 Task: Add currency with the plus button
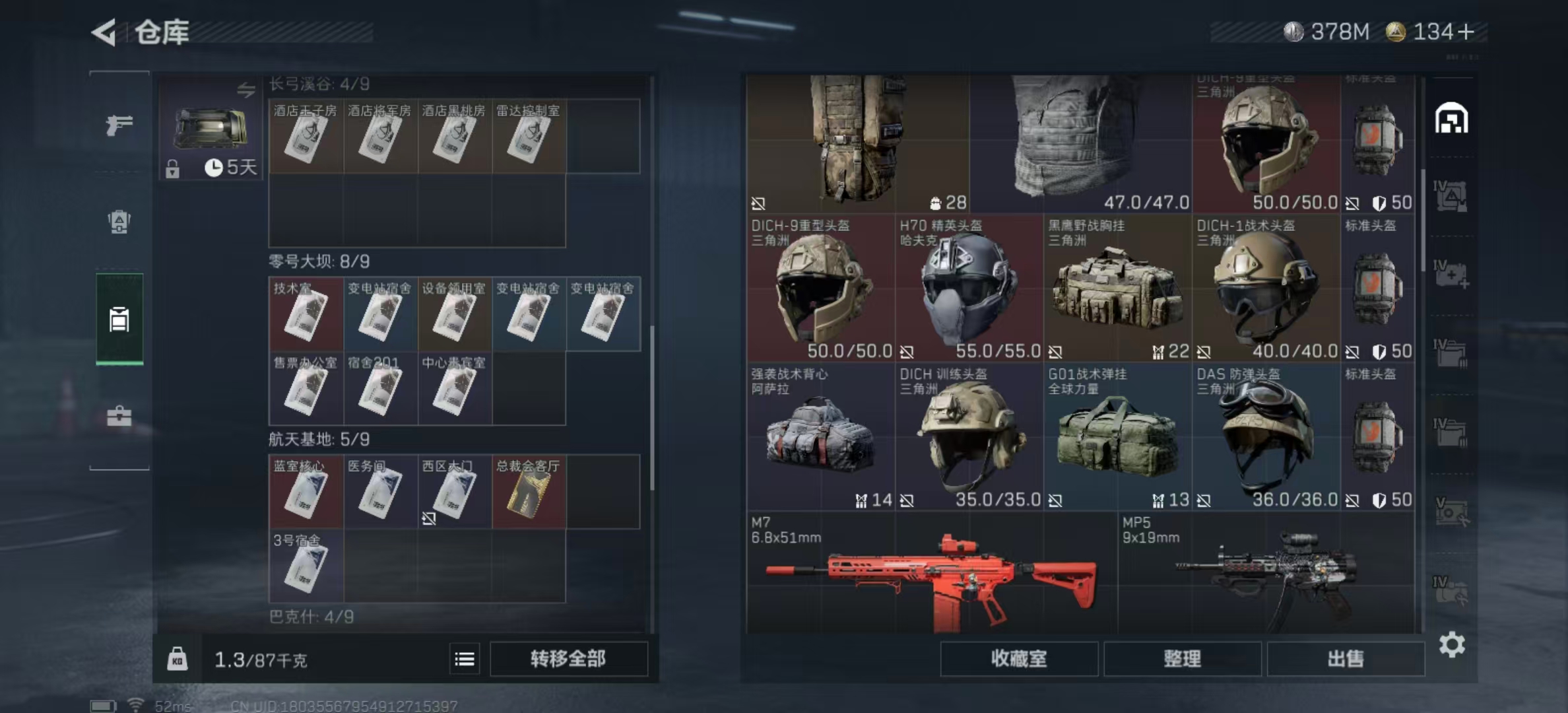pos(1466,32)
